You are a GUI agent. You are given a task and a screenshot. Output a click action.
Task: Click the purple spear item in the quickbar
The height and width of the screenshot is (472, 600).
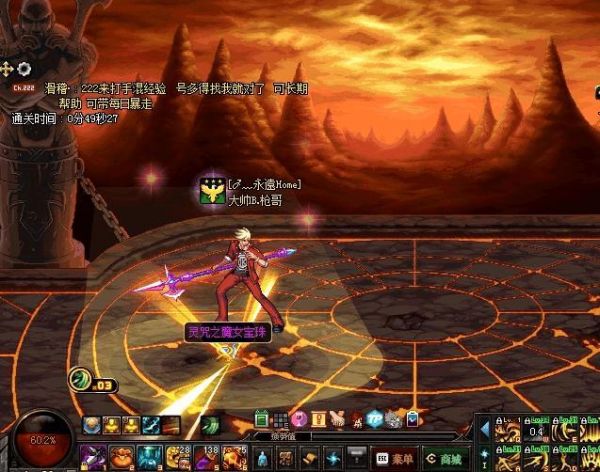coord(93,459)
